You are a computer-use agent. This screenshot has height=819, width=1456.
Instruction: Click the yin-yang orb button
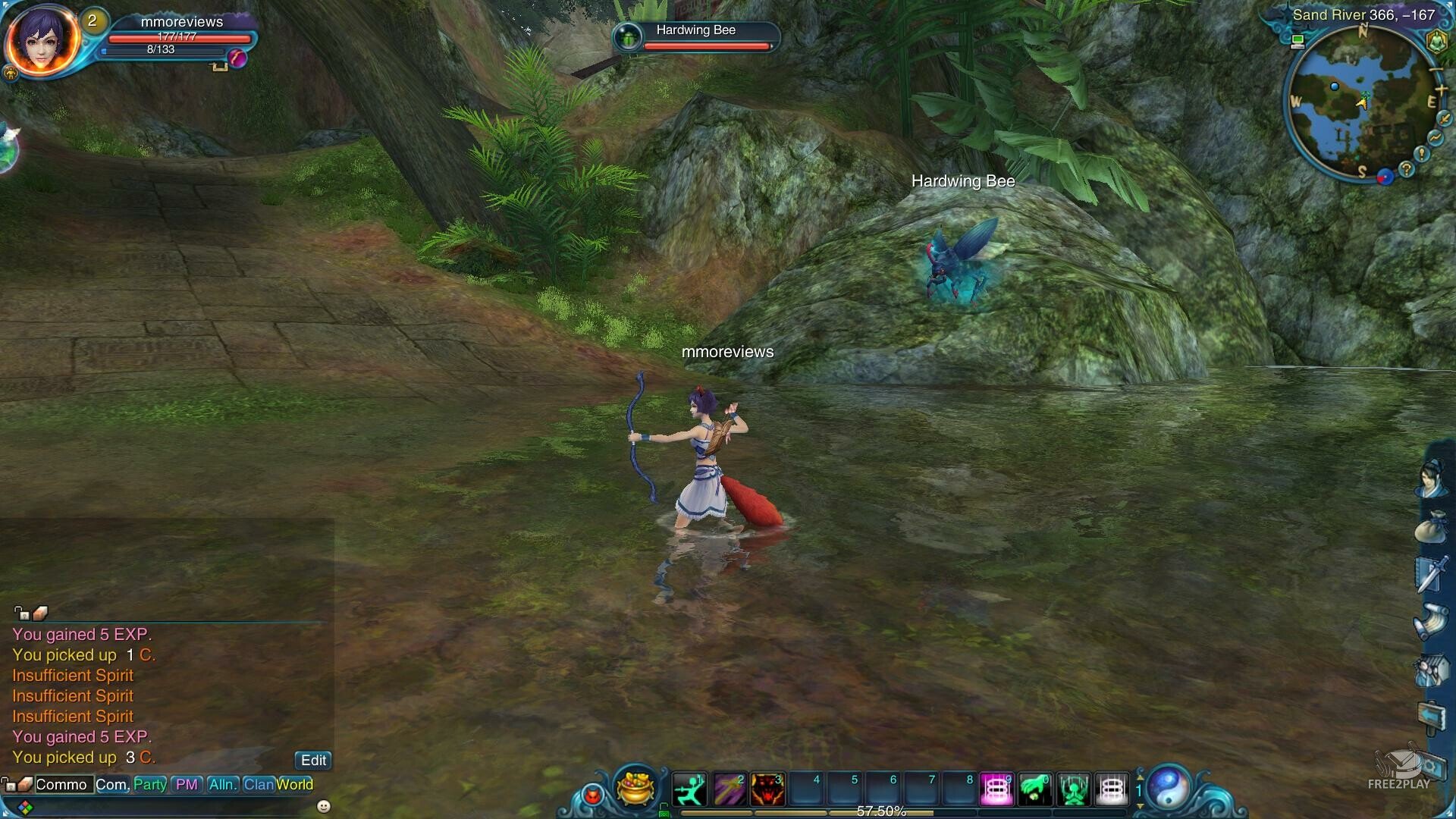click(1169, 787)
